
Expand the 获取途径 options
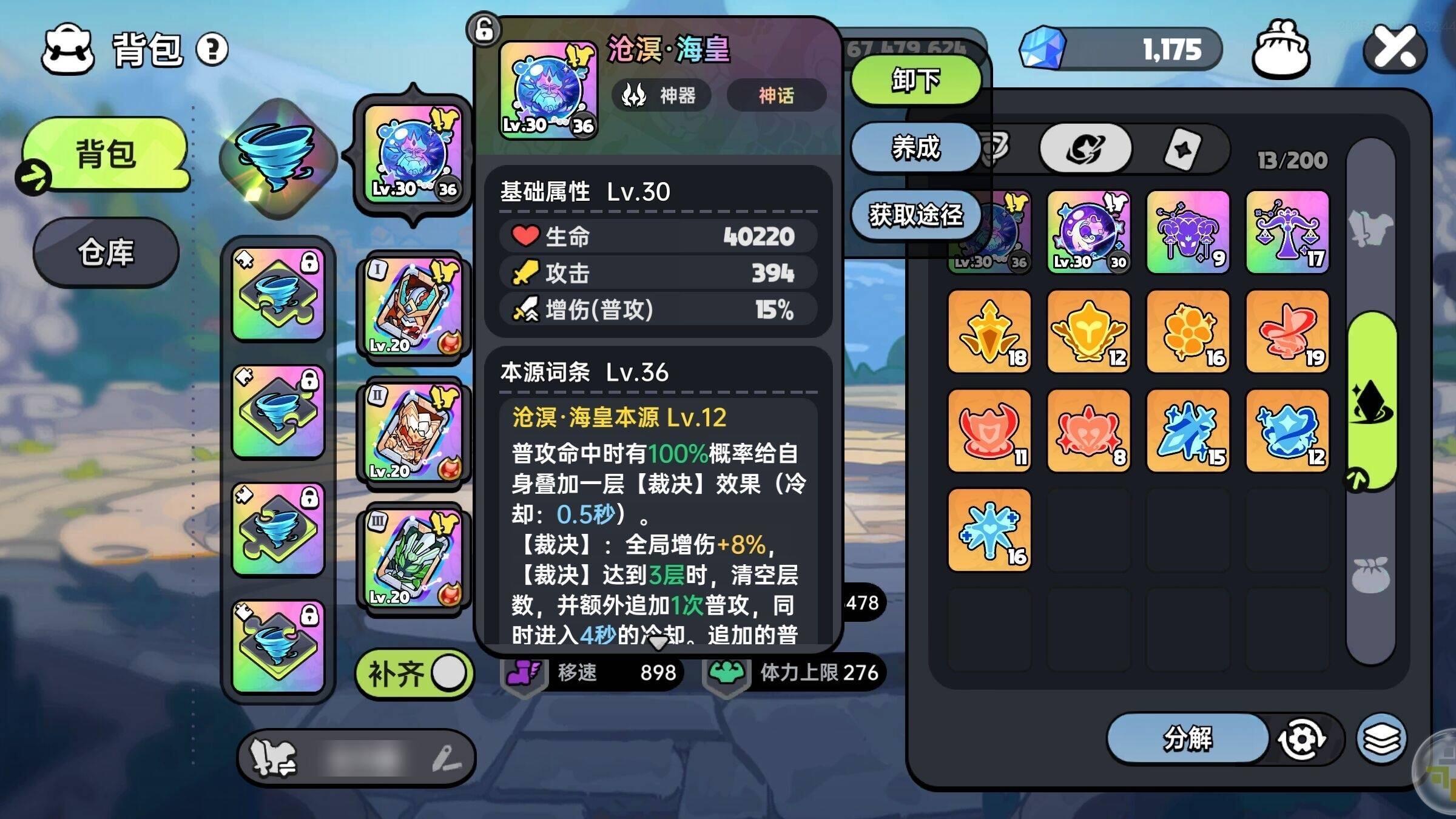pyautogui.click(x=916, y=215)
